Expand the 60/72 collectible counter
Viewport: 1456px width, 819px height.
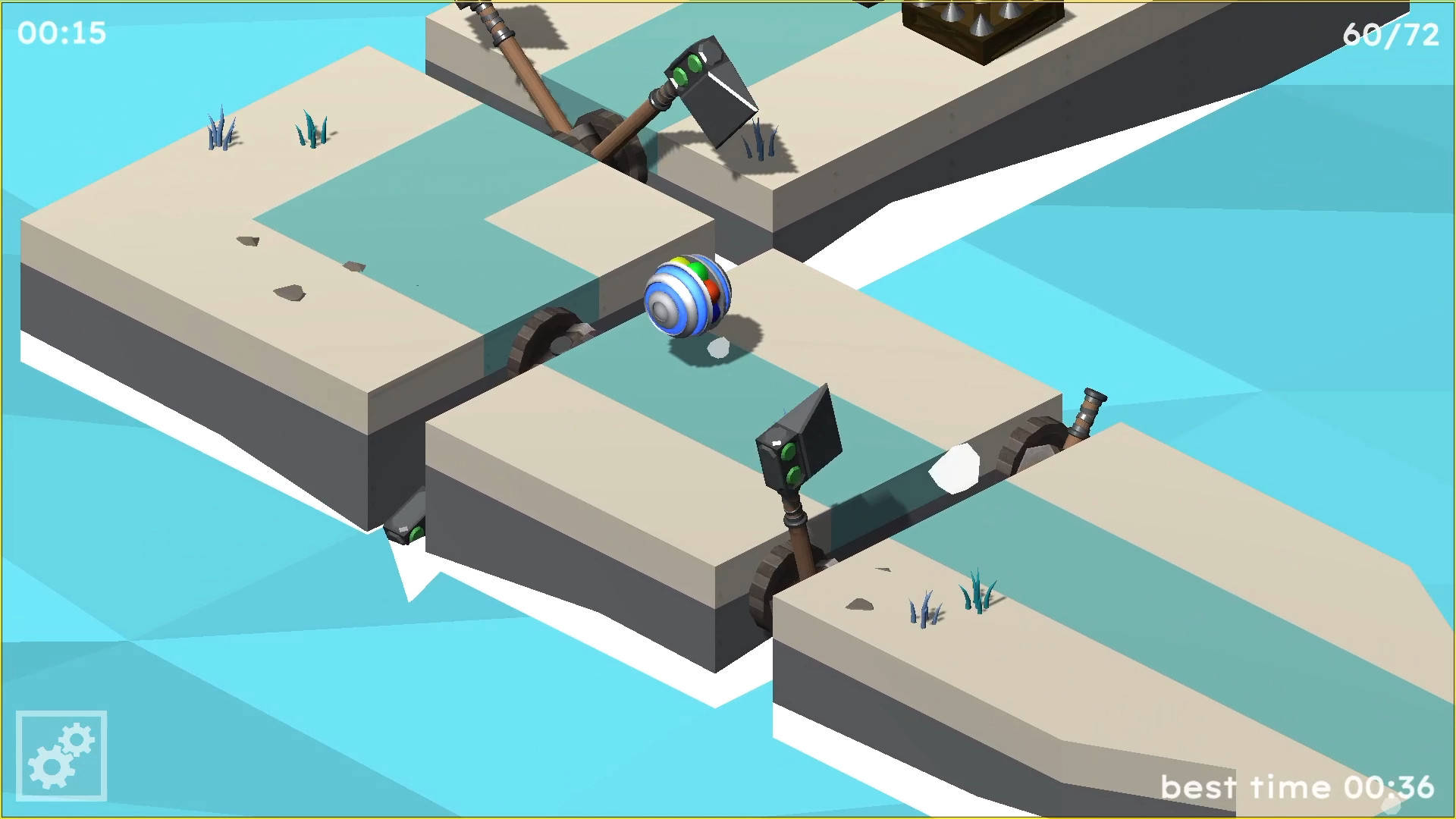[x=1392, y=34]
